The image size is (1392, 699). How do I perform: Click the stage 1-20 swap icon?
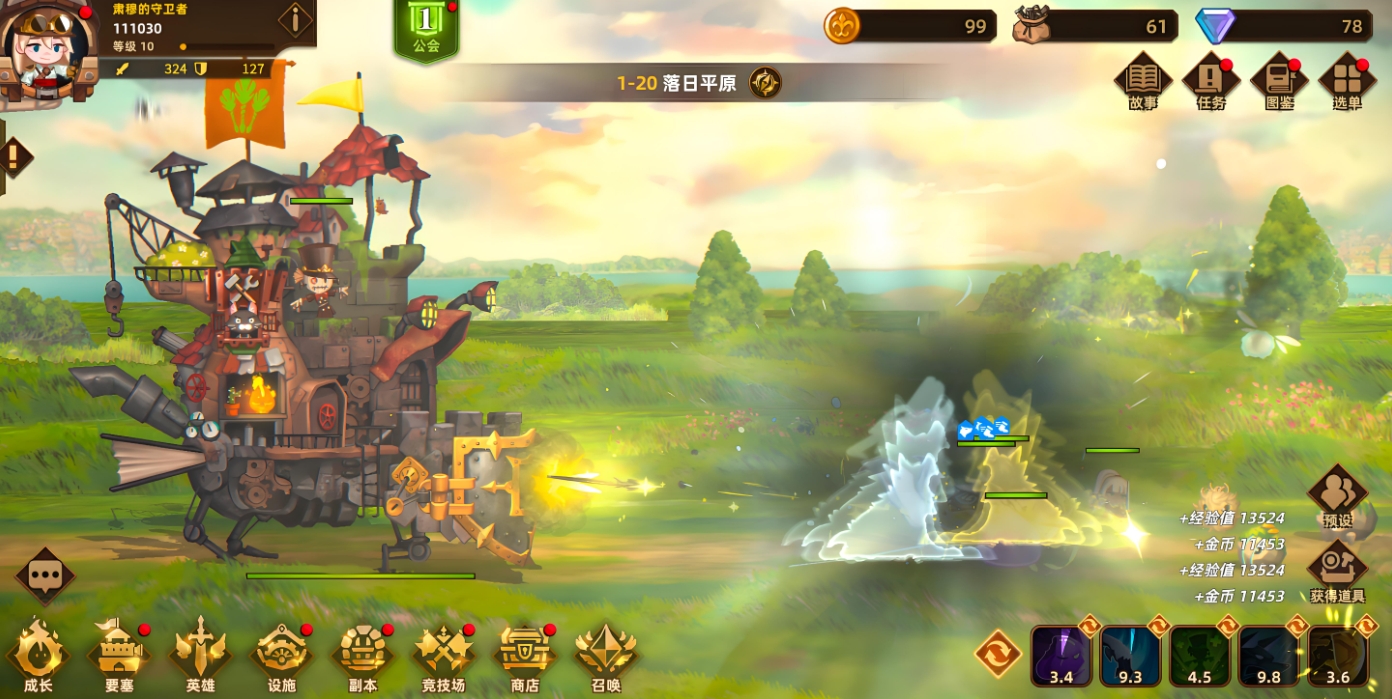point(765,83)
